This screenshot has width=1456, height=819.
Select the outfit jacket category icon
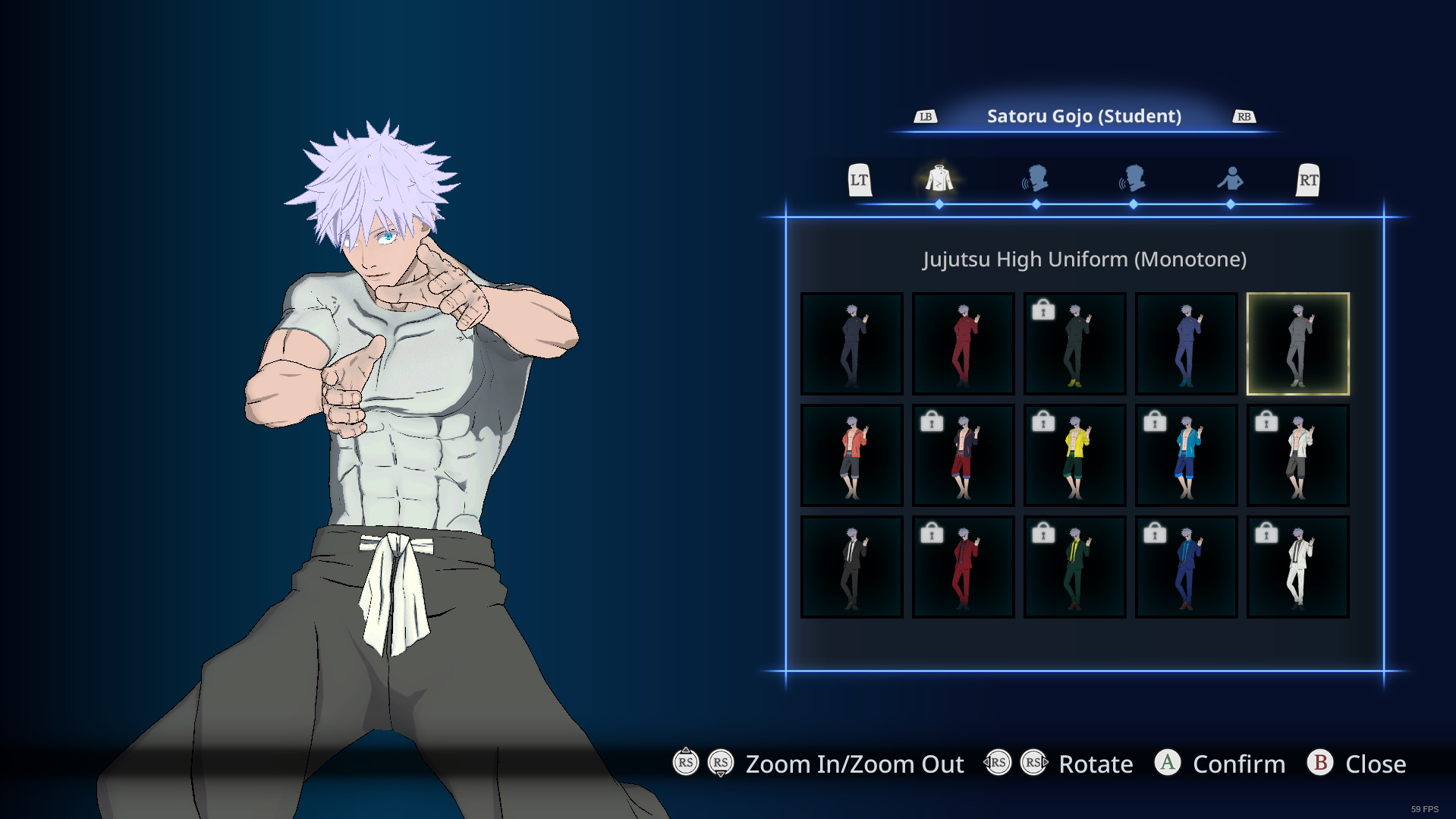click(x=939, y=179)
